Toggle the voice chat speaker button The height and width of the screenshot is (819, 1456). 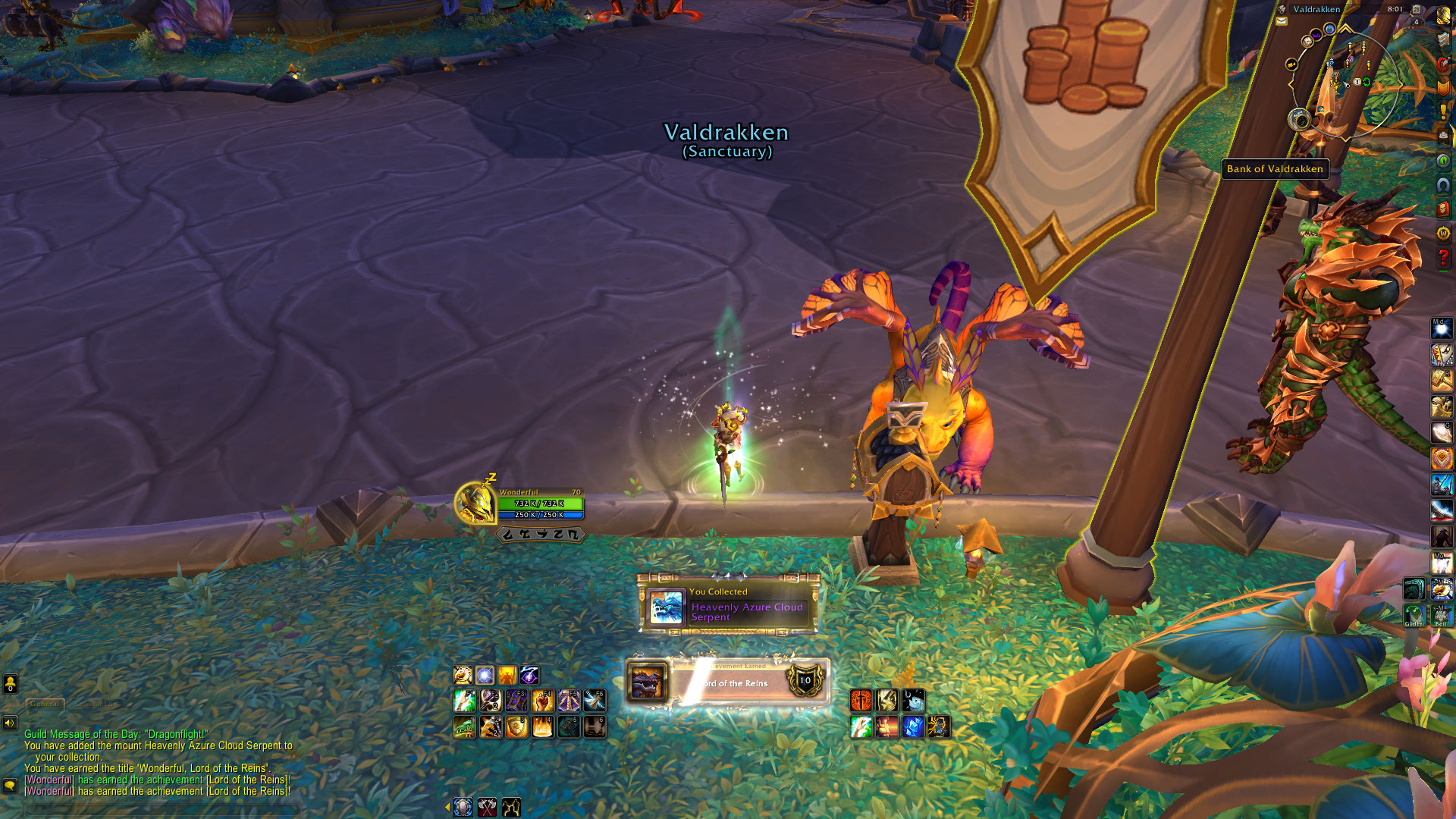click(x=10, y=723)
